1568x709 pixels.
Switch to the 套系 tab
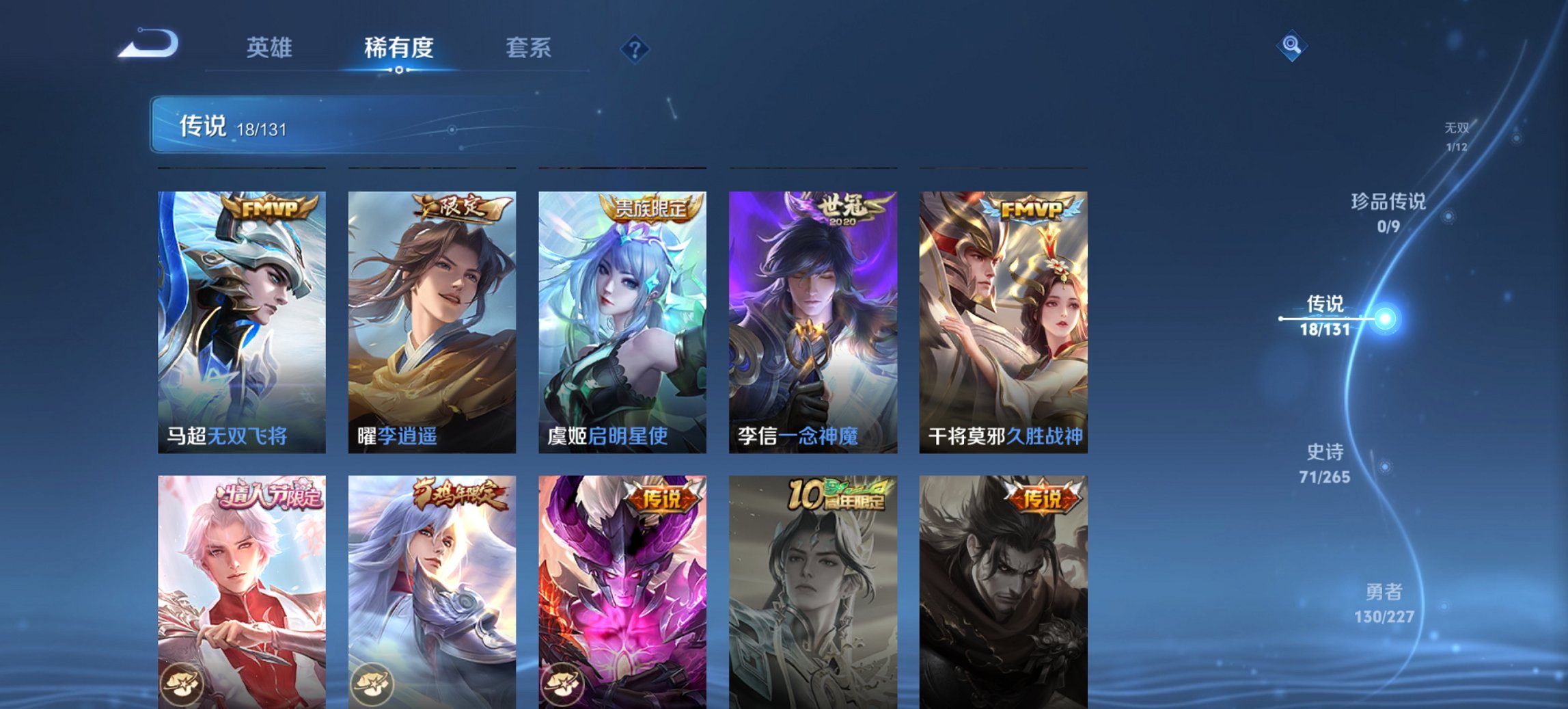point(528,48)
